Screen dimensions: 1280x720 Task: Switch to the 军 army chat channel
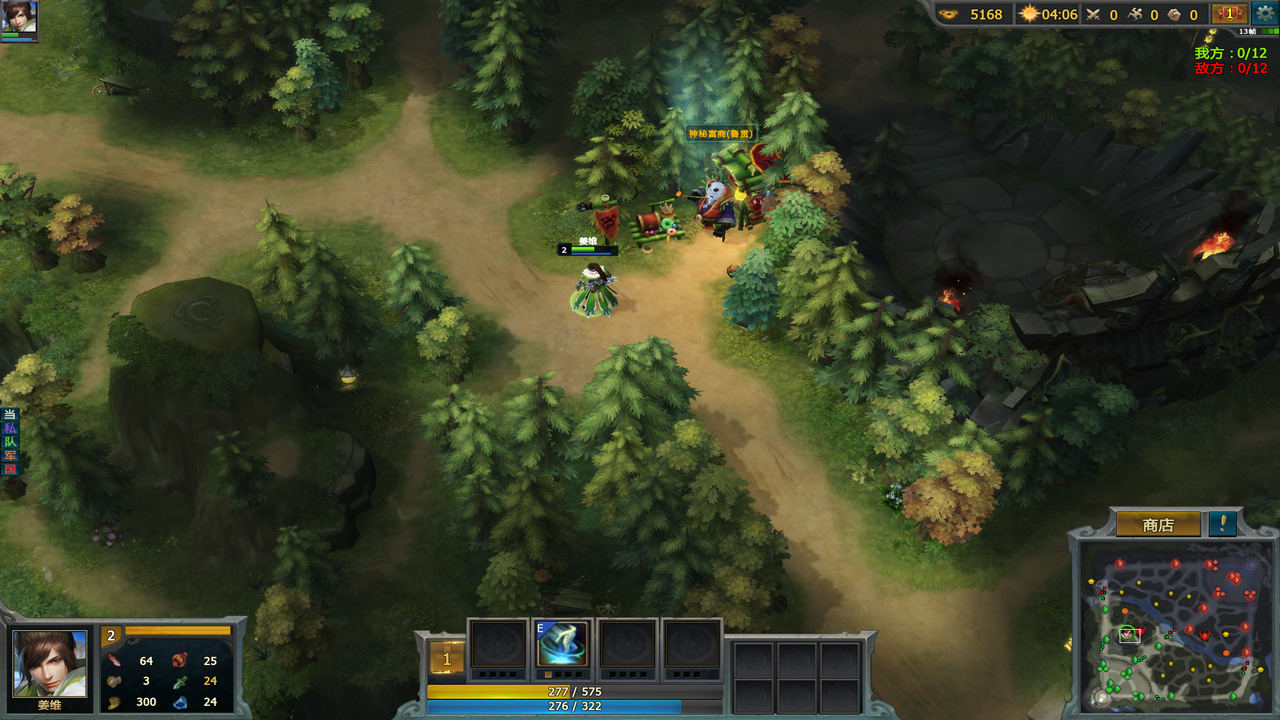tap(10, 455)
